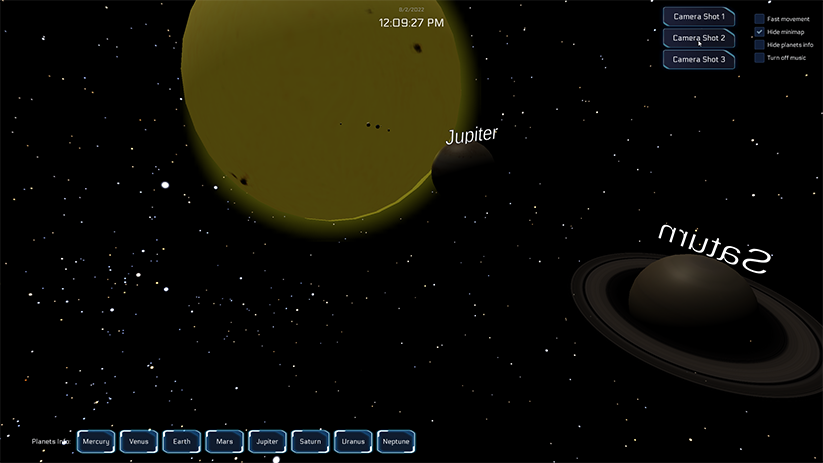Screen dimensions: 823x463
Task: Click the Jupiter button in planets bar
Action: coord(267,441)
